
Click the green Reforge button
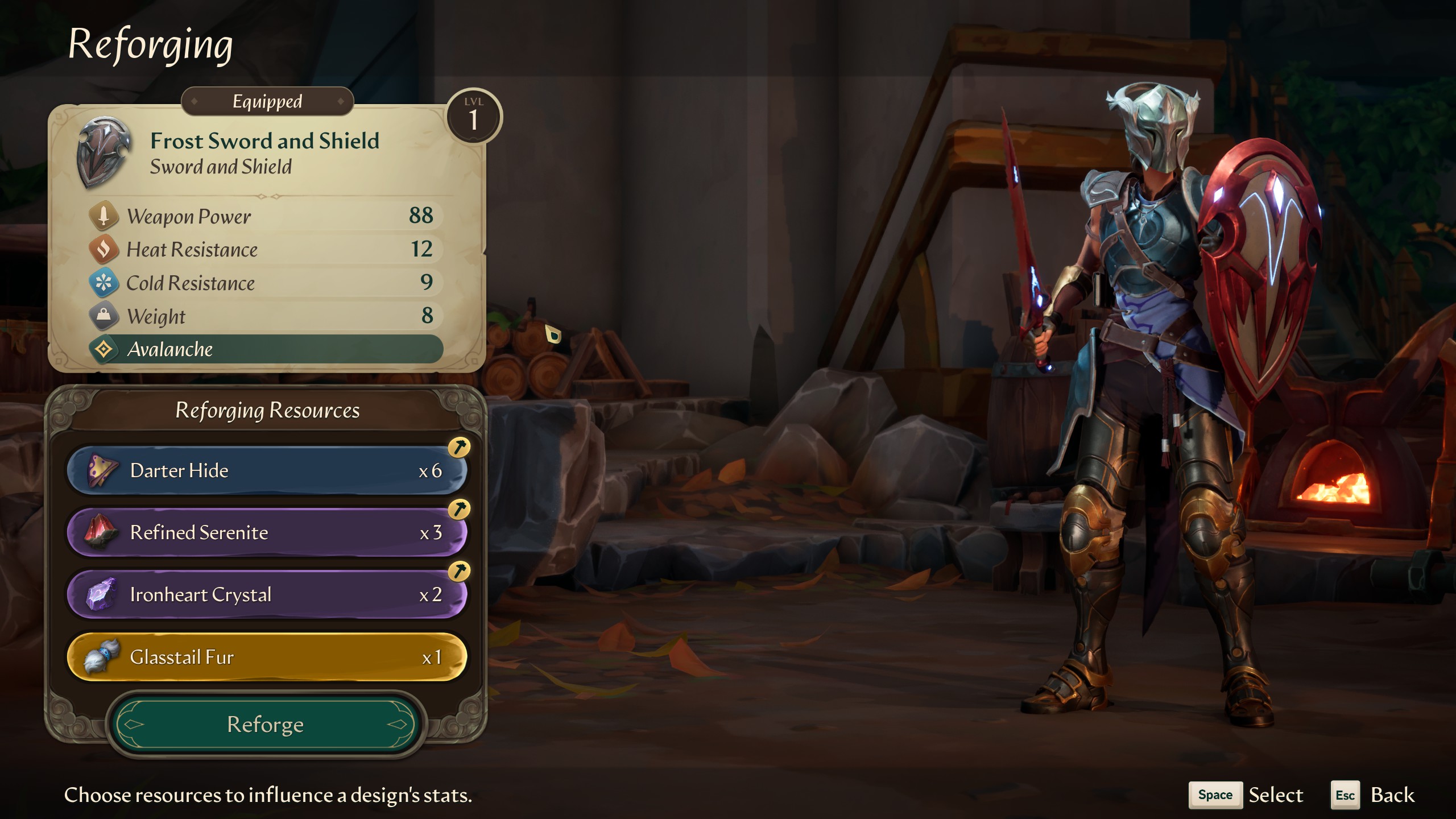click(x=266, y=724)
